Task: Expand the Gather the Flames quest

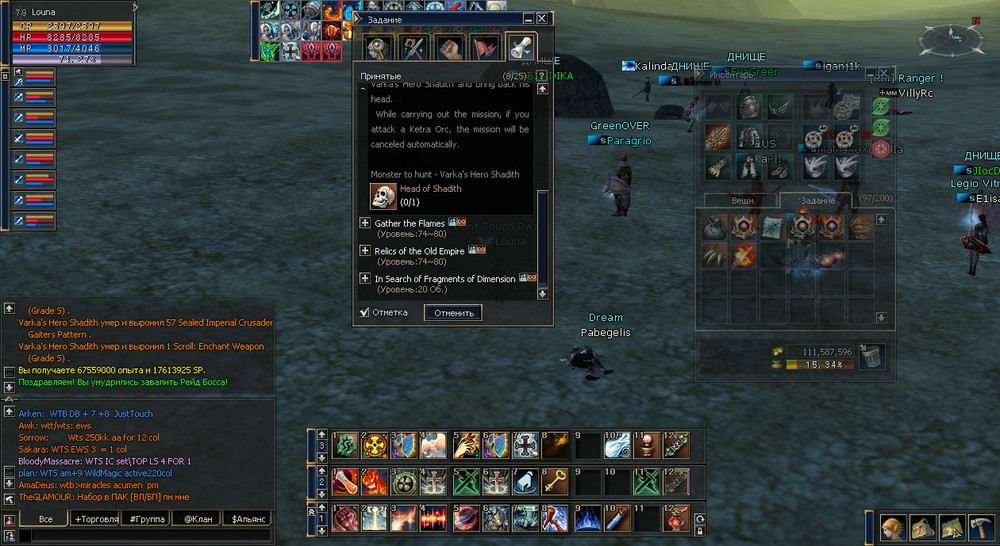Action: 365,223
